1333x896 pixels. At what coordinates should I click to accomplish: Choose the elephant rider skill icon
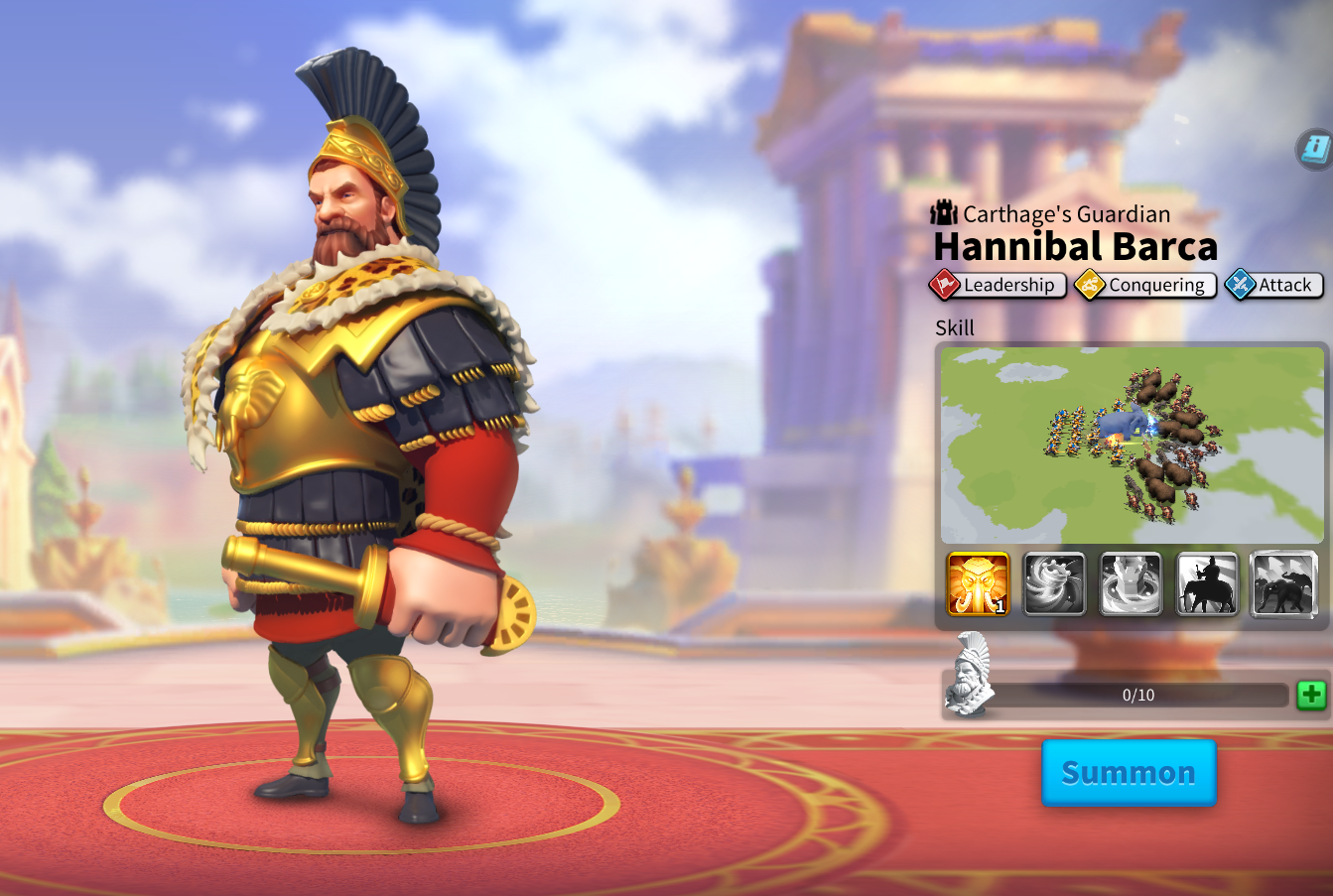click(1207, 584)
